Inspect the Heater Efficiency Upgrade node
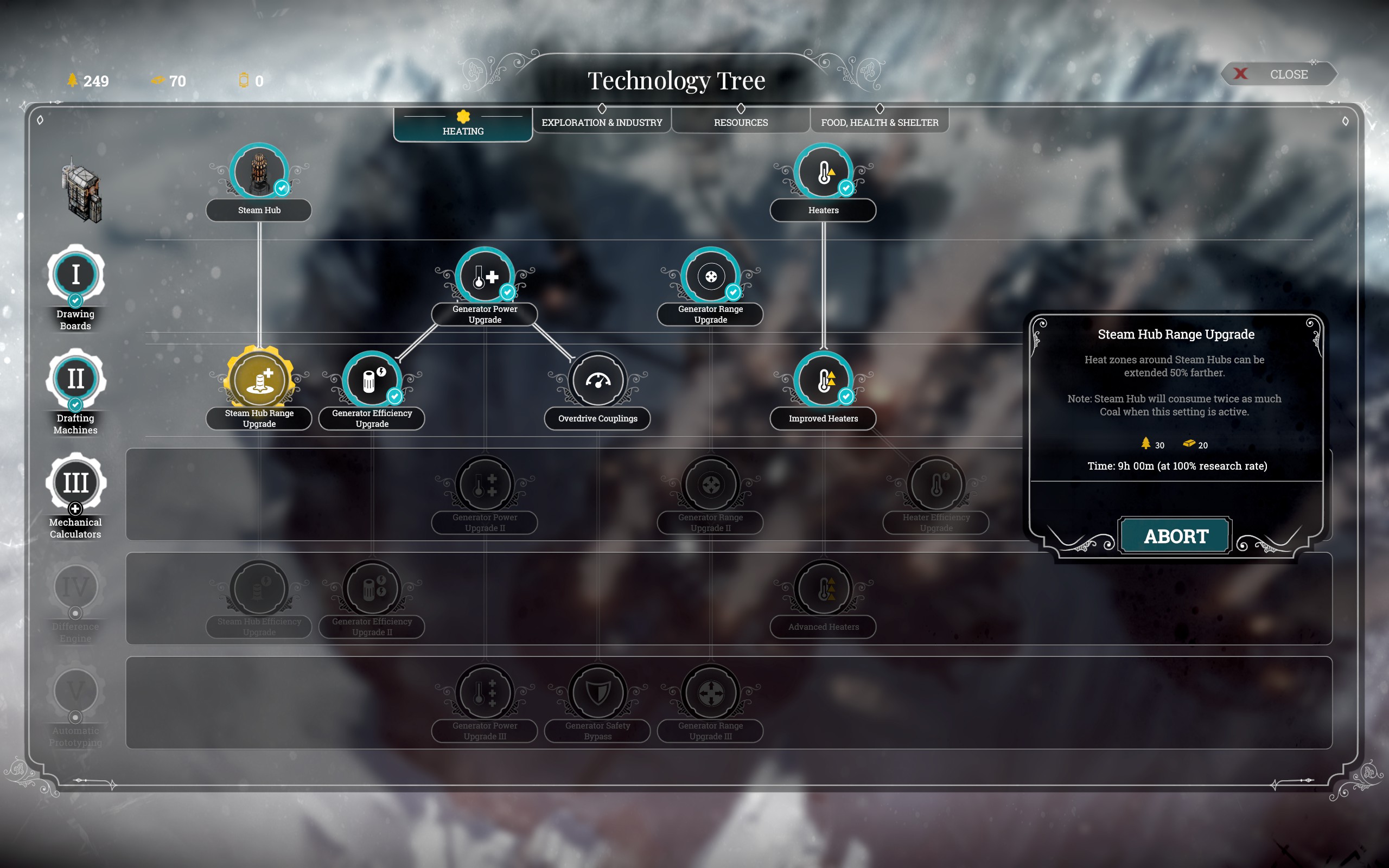 point(936,484)
